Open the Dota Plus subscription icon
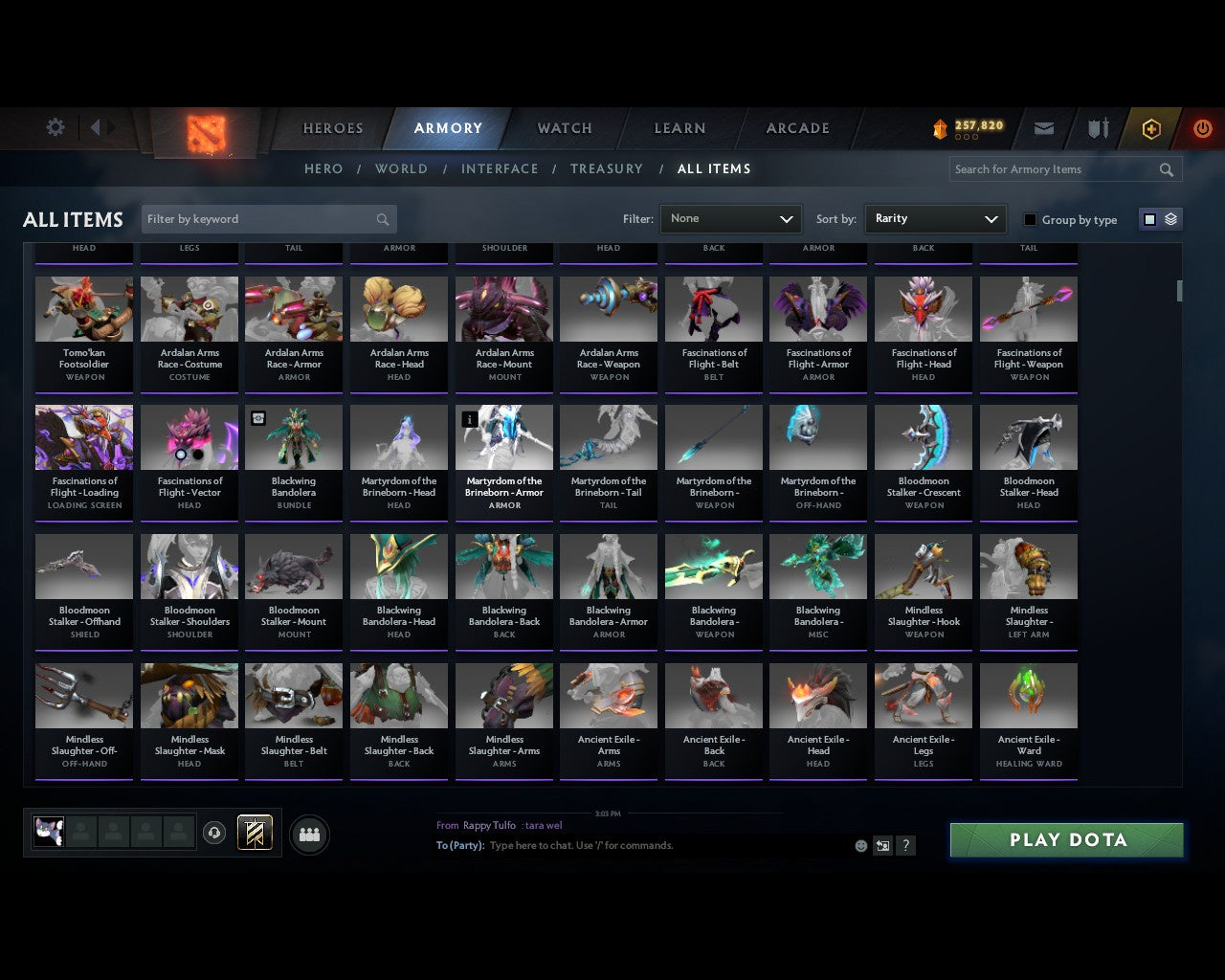This screenshot has height=980, width=1225. pyautogui.click(x=1151, y=128)
